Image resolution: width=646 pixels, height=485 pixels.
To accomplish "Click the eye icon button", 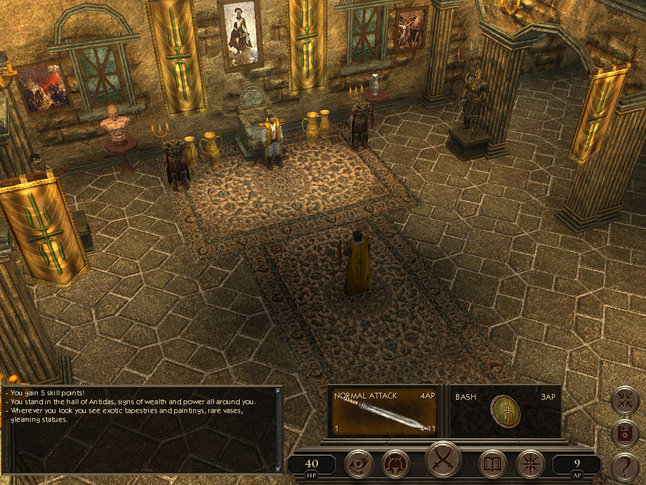I will (359, 463).
